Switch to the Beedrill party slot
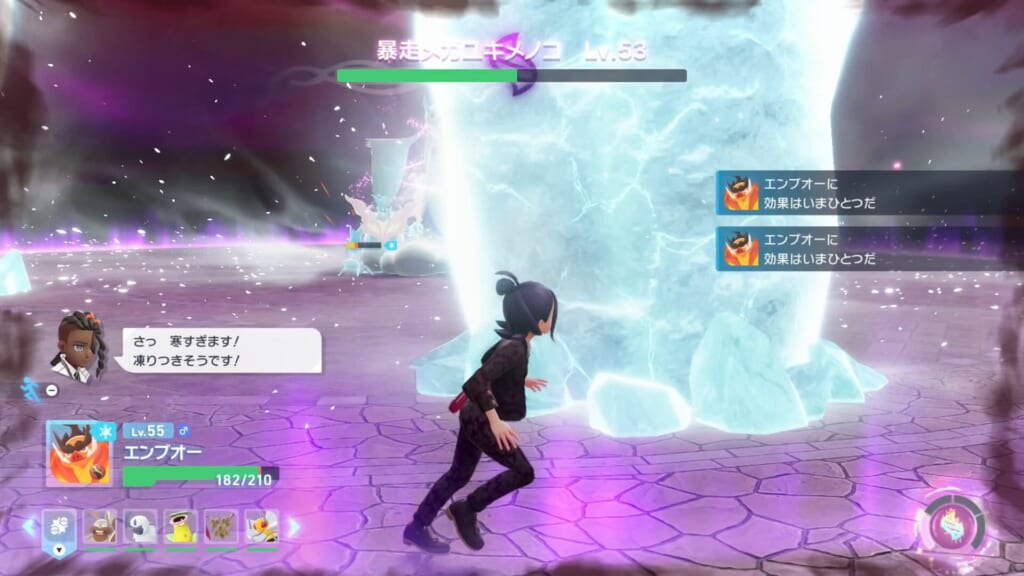 click(262, 527)
